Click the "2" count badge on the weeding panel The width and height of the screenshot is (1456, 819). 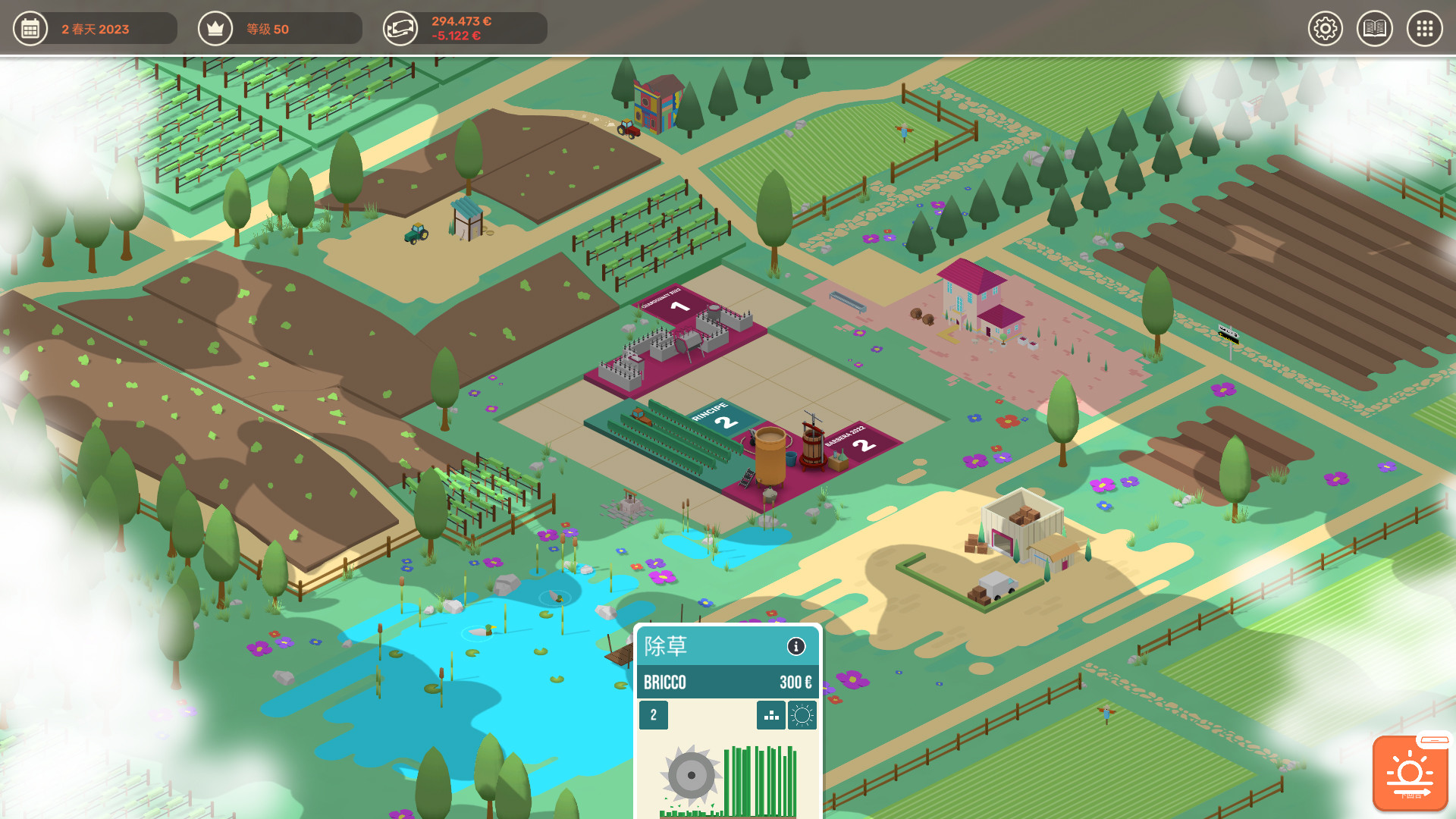coord(652,715)
